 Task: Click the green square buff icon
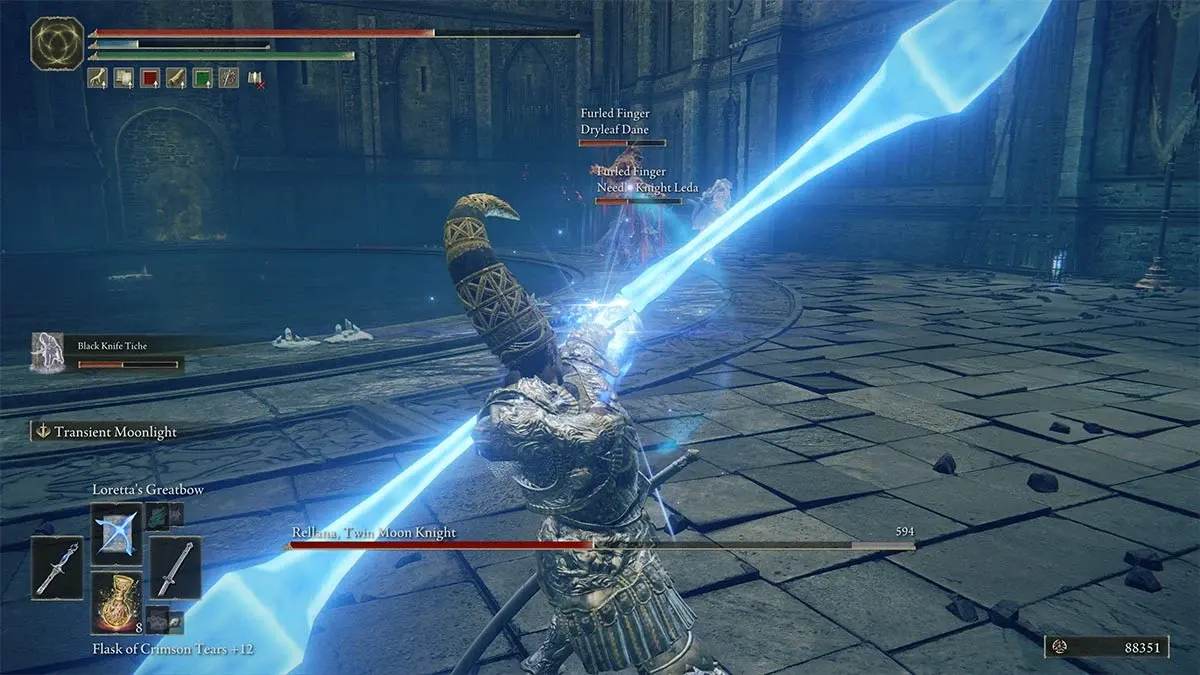202,77
